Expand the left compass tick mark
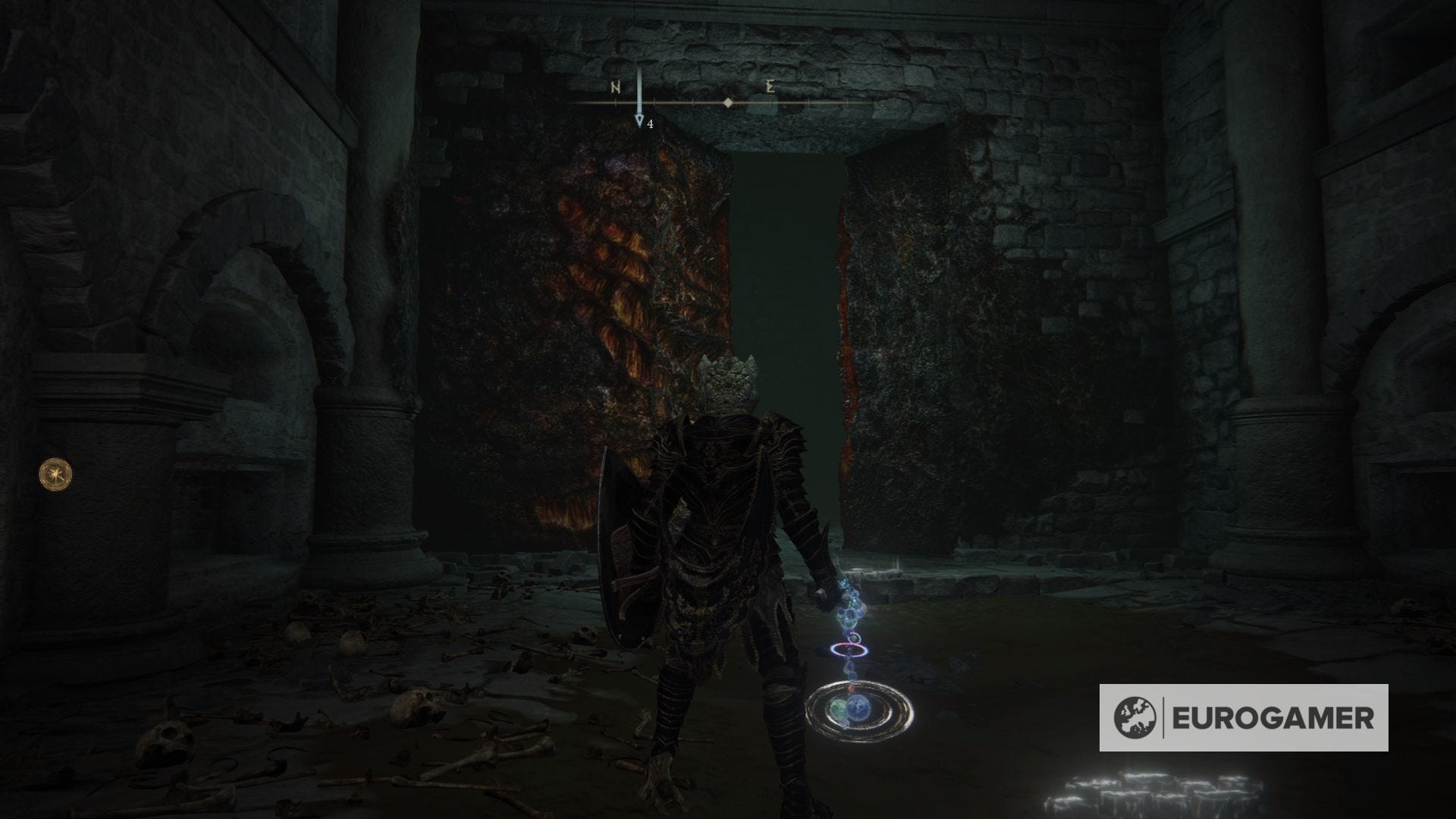This screenshot has height=819, width=1456. [617, 102]
